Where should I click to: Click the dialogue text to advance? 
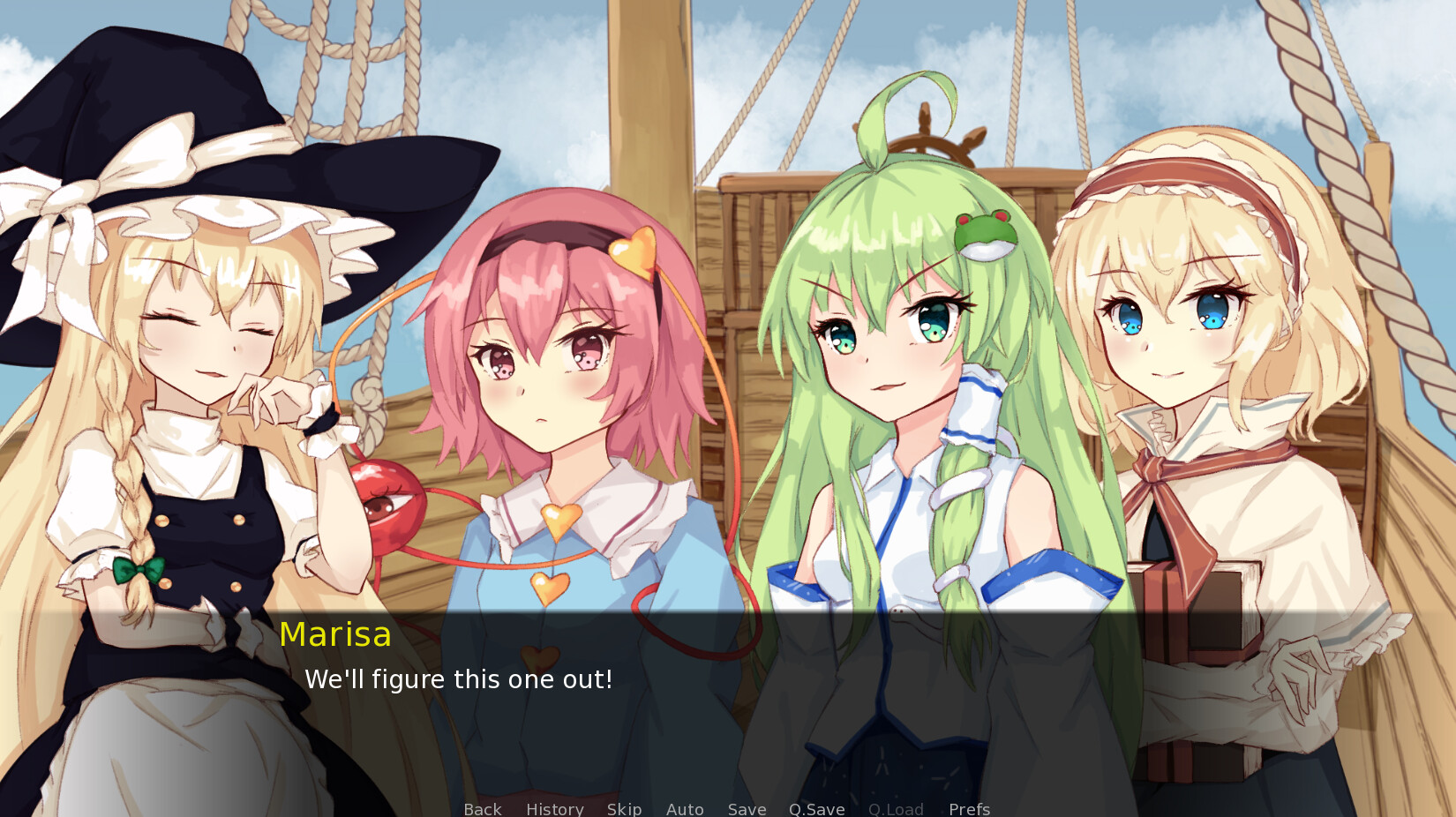click(459, 679)
